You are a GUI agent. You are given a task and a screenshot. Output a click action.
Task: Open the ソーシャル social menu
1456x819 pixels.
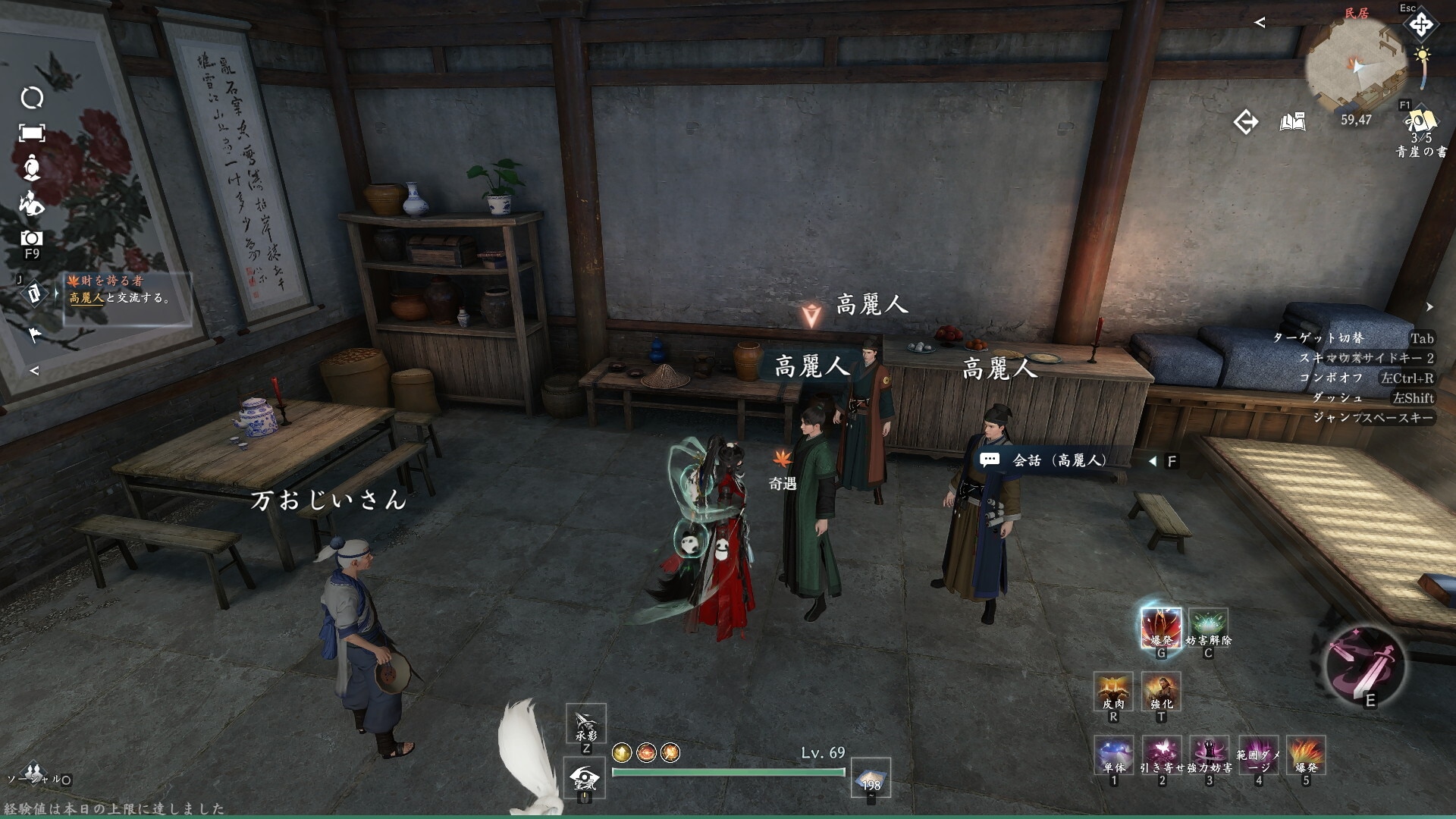click(x=34, y=773)
